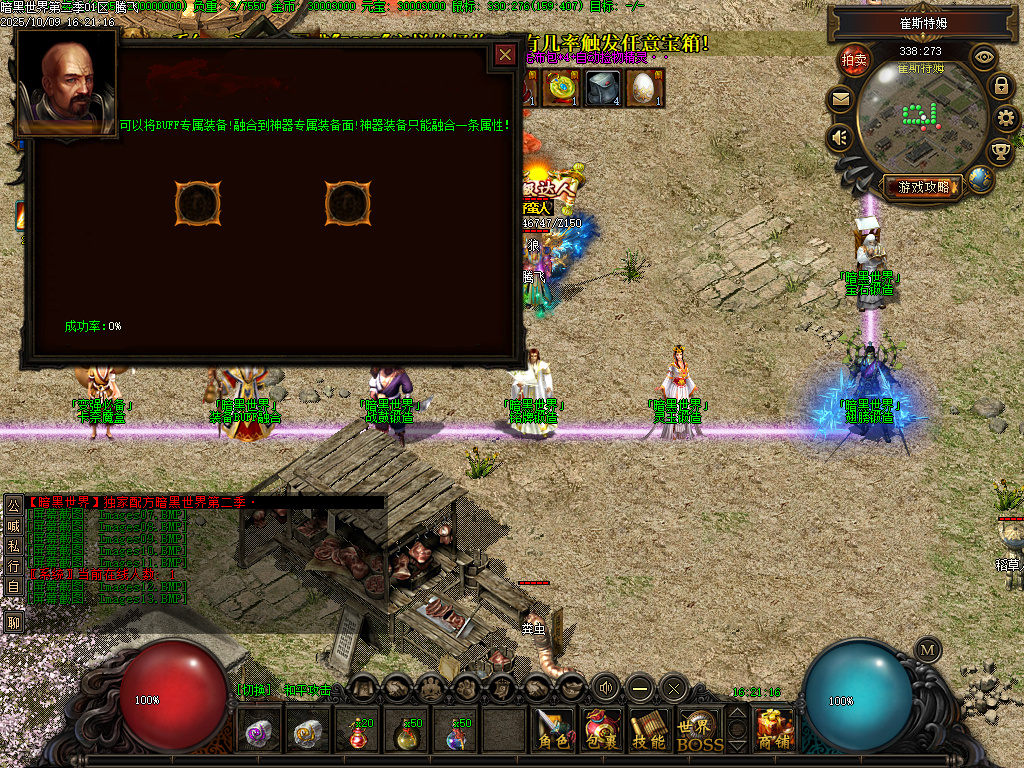Switch to the 私 private chat channel
Screen dimensions: 1024x768
click(14, 546)
